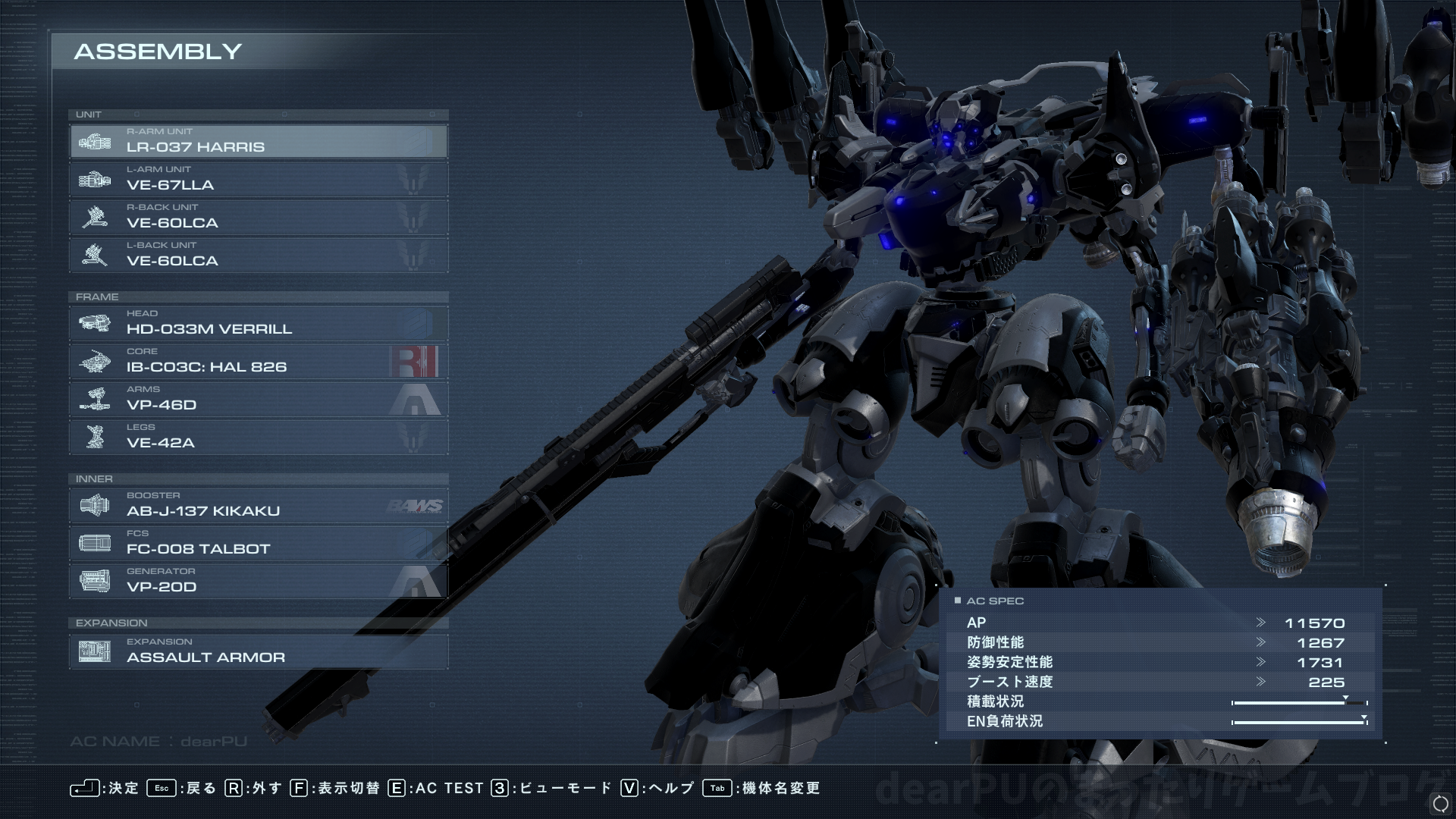Click the FCS entry FC-008 TALBOT

point(258,544)
